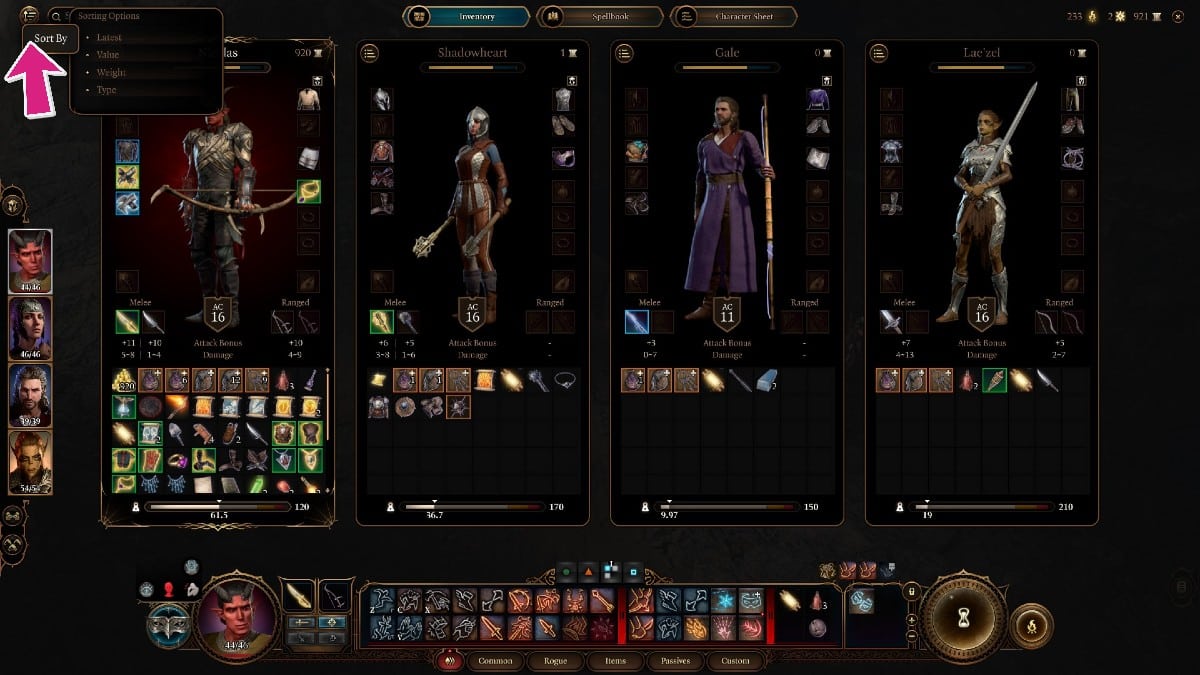Sort inventory by Latest
The height and width of the screenshot is (675, 1200).
point(109,38)
